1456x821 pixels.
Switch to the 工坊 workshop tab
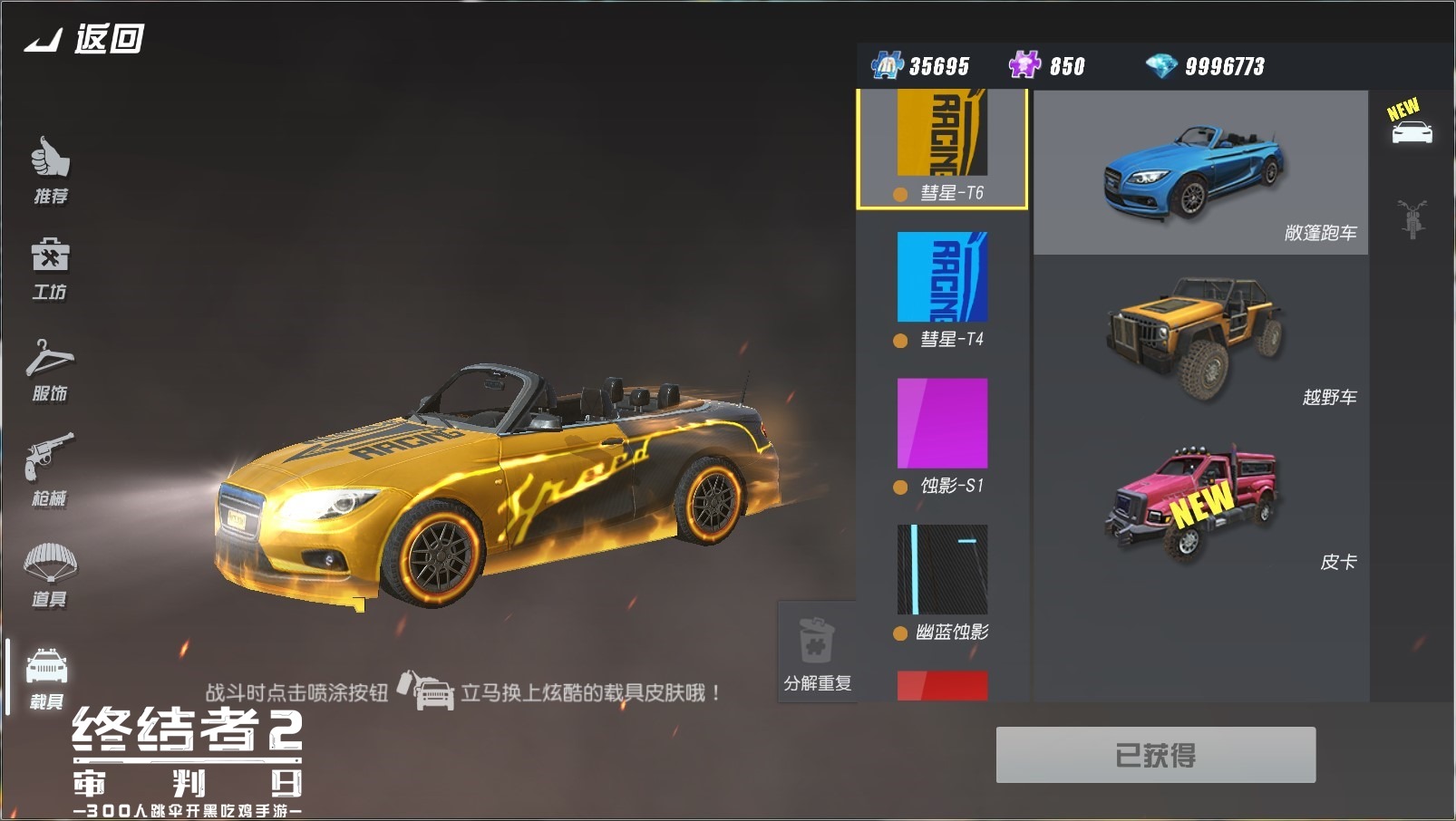[50, 268]
